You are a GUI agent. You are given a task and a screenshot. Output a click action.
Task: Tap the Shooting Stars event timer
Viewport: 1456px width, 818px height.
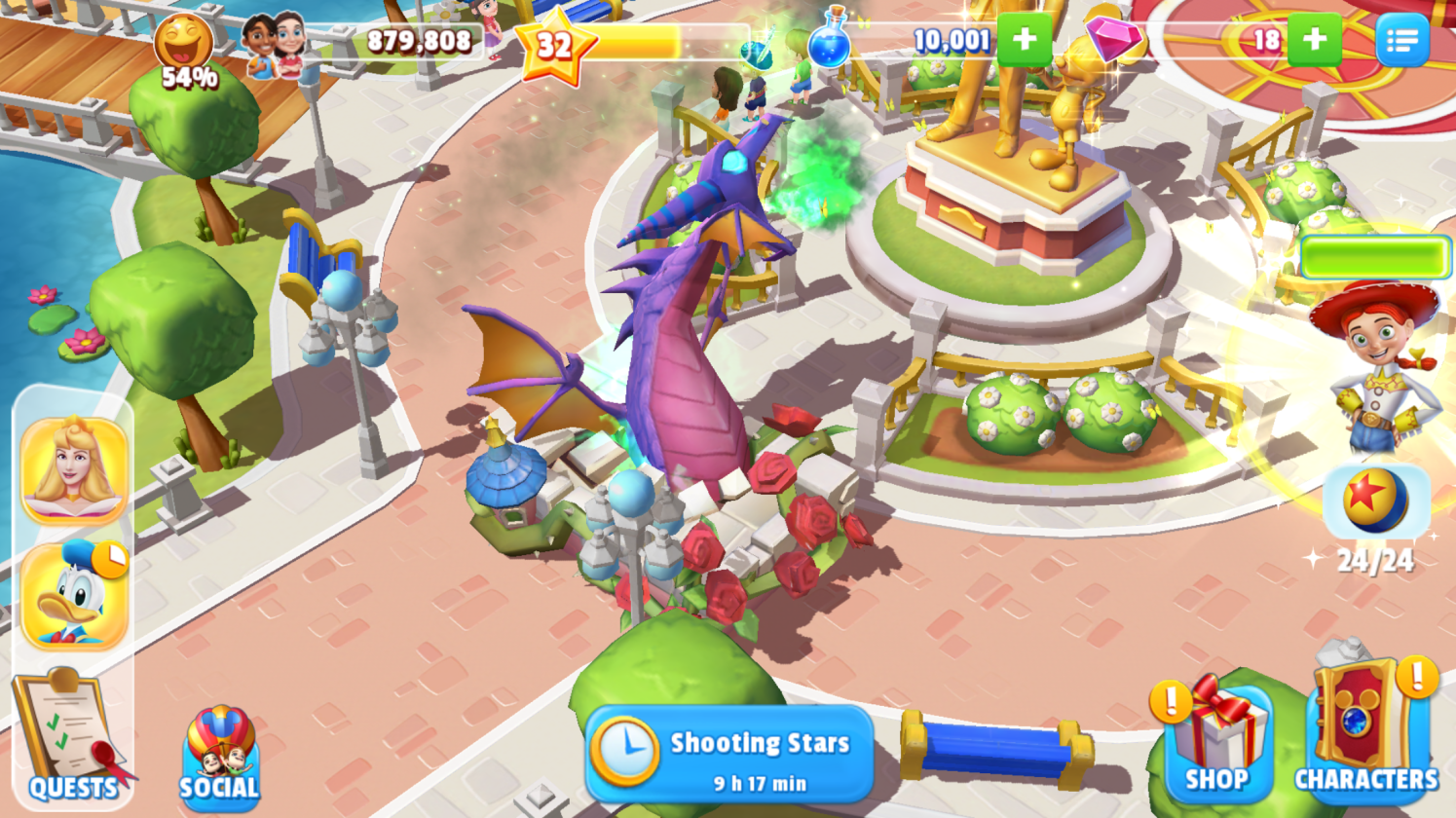730,757
